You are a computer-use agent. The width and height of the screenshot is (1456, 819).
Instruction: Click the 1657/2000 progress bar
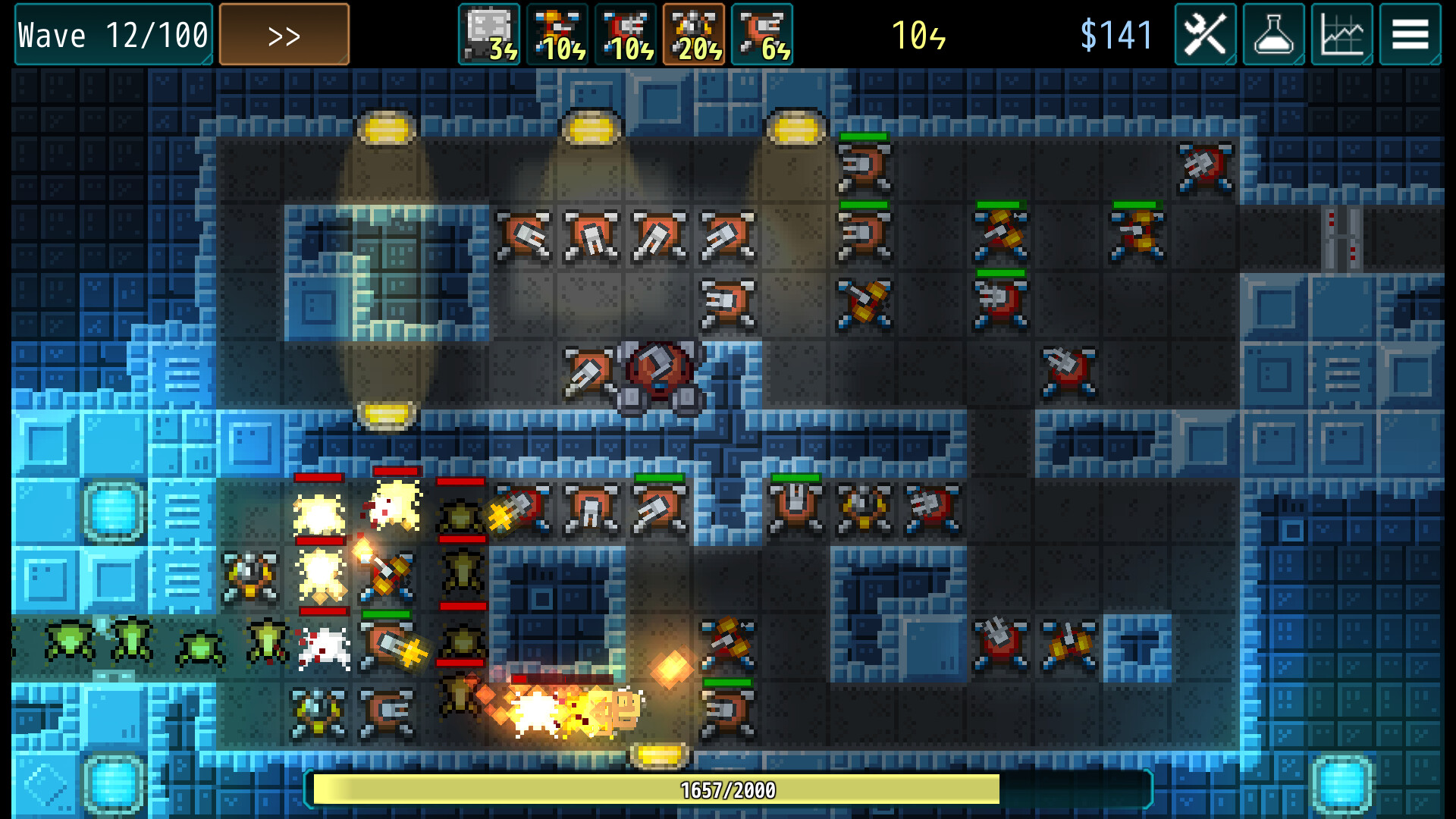(728, 789)
